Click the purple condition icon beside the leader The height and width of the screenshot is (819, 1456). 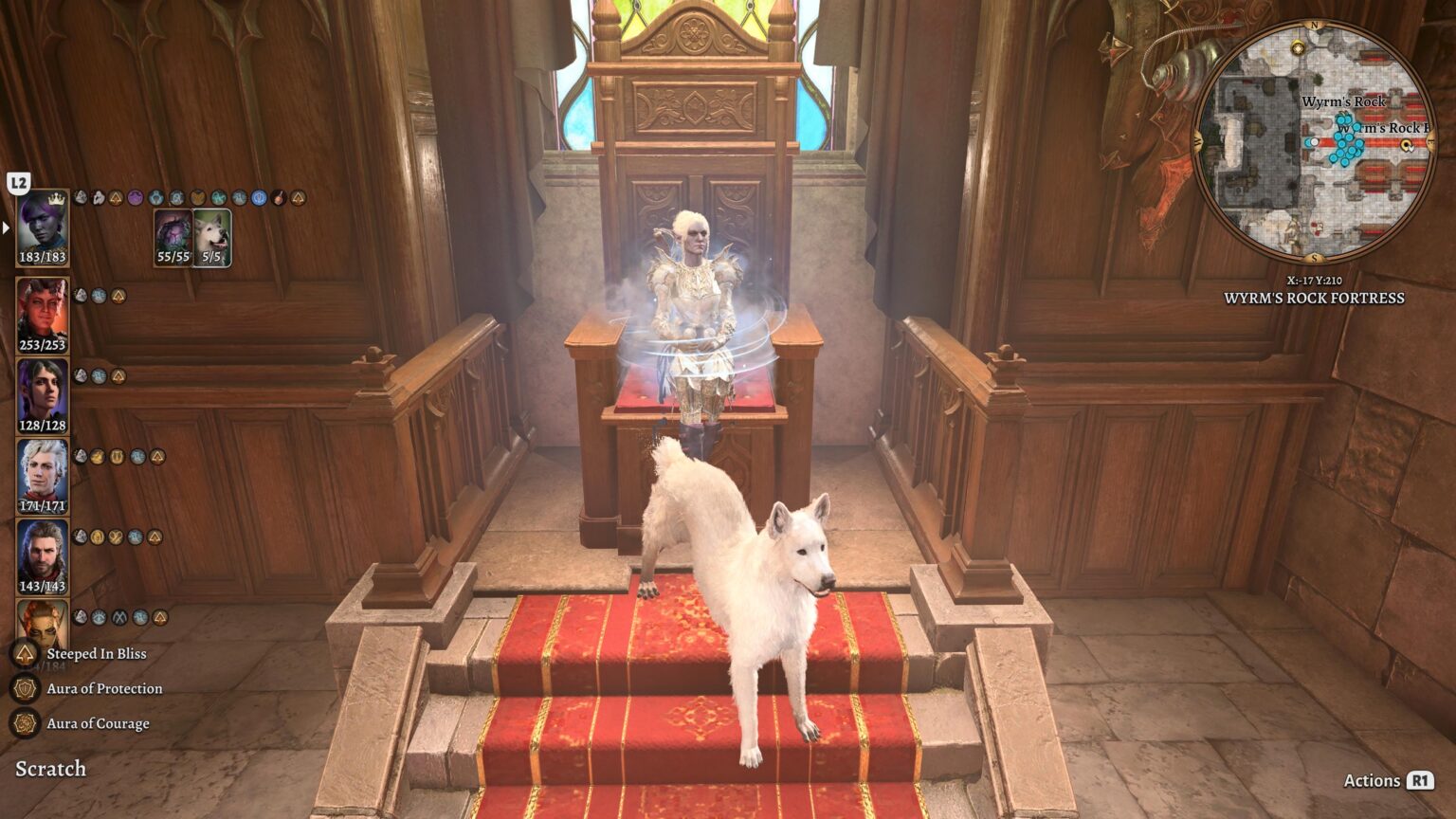tap(136, 196)
